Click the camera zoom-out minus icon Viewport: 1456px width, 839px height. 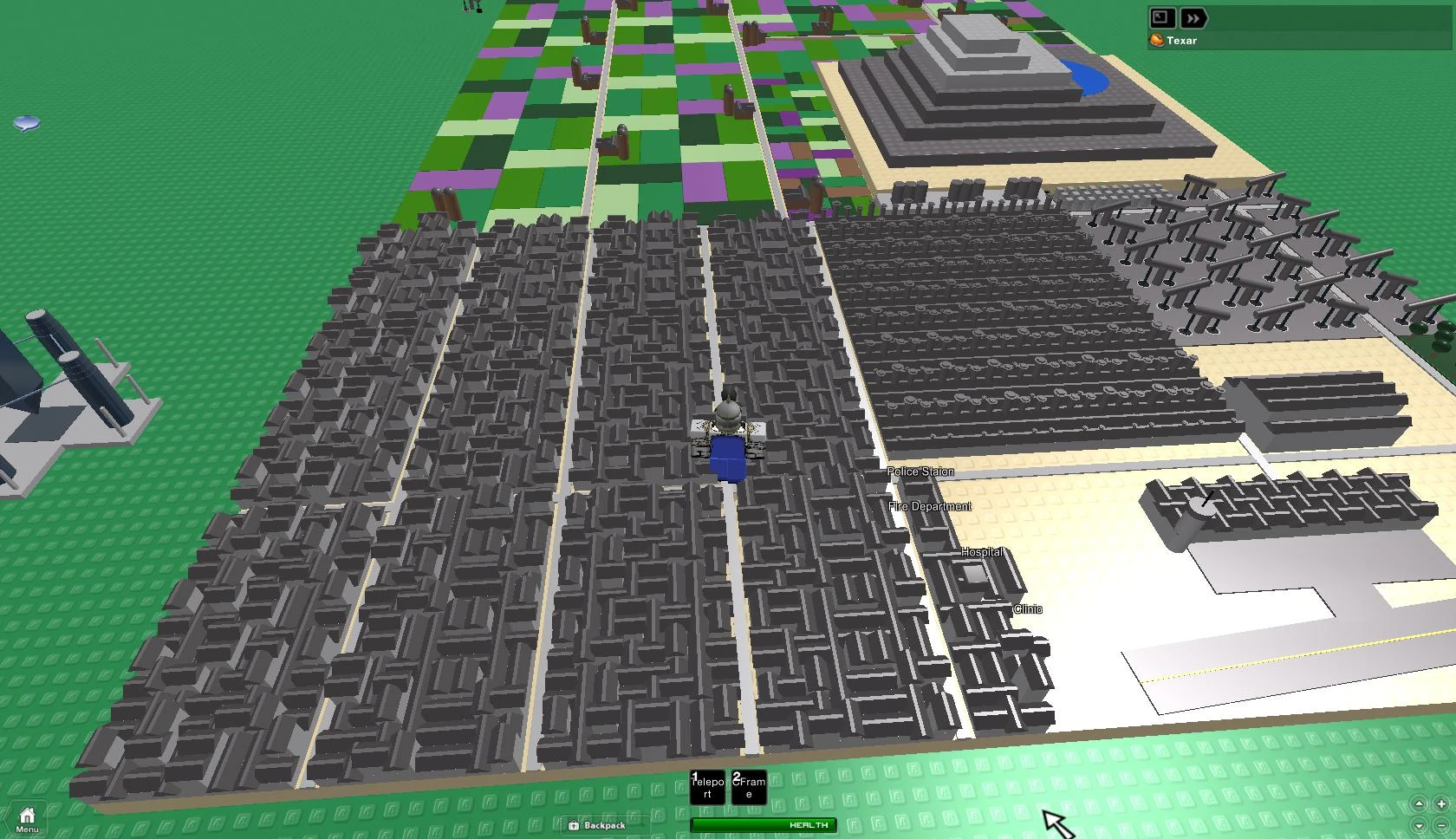[1441, 825]
